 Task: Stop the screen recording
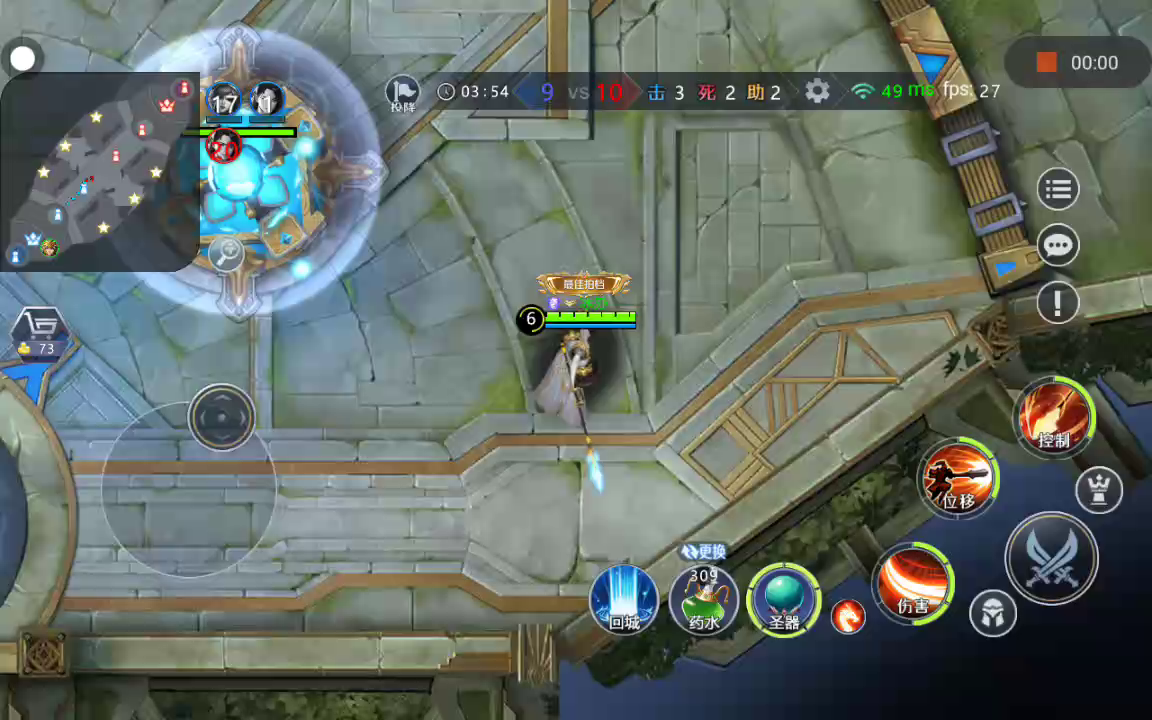point(1046,63)
